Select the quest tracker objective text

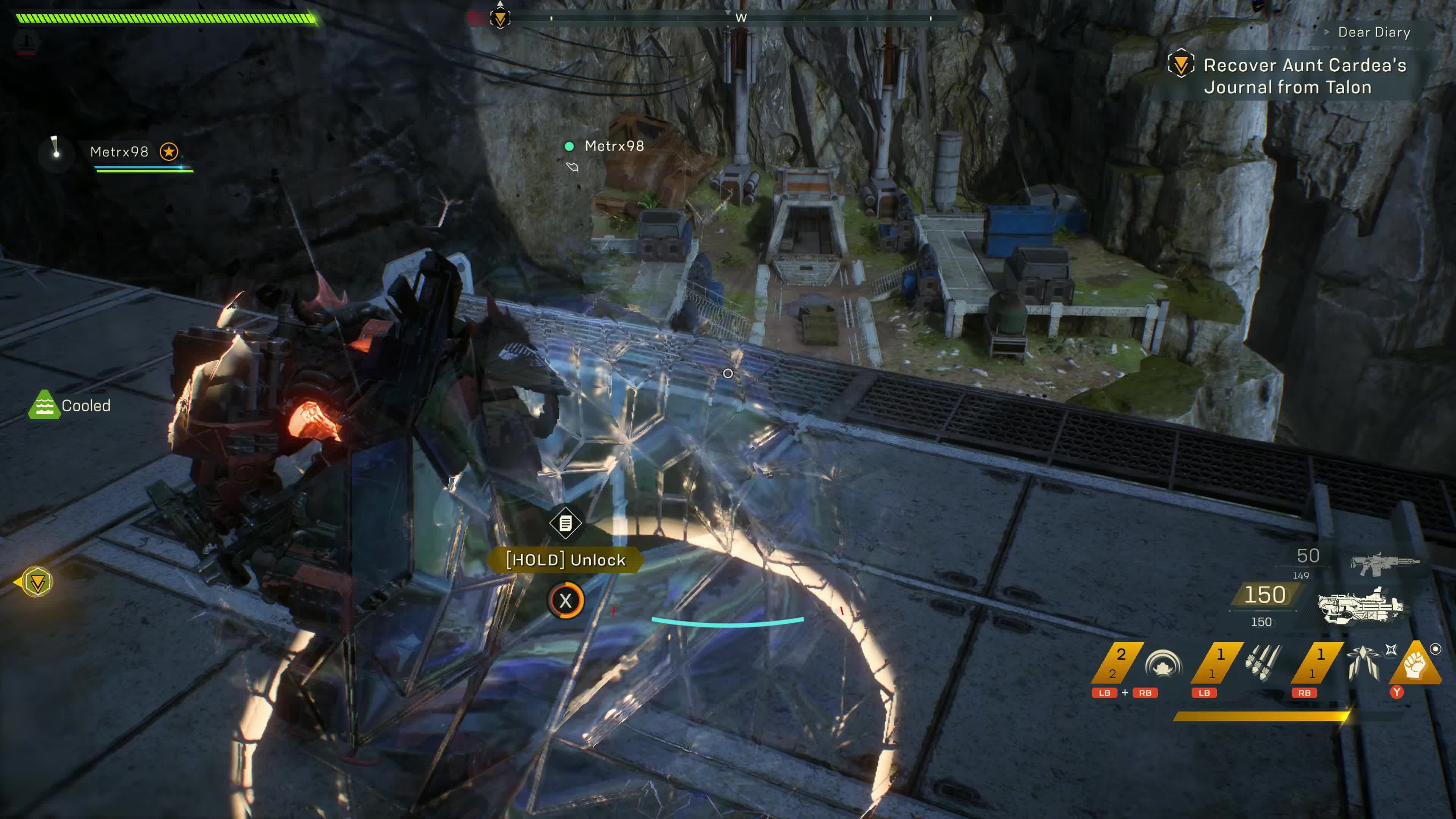tap(1304, 76)
